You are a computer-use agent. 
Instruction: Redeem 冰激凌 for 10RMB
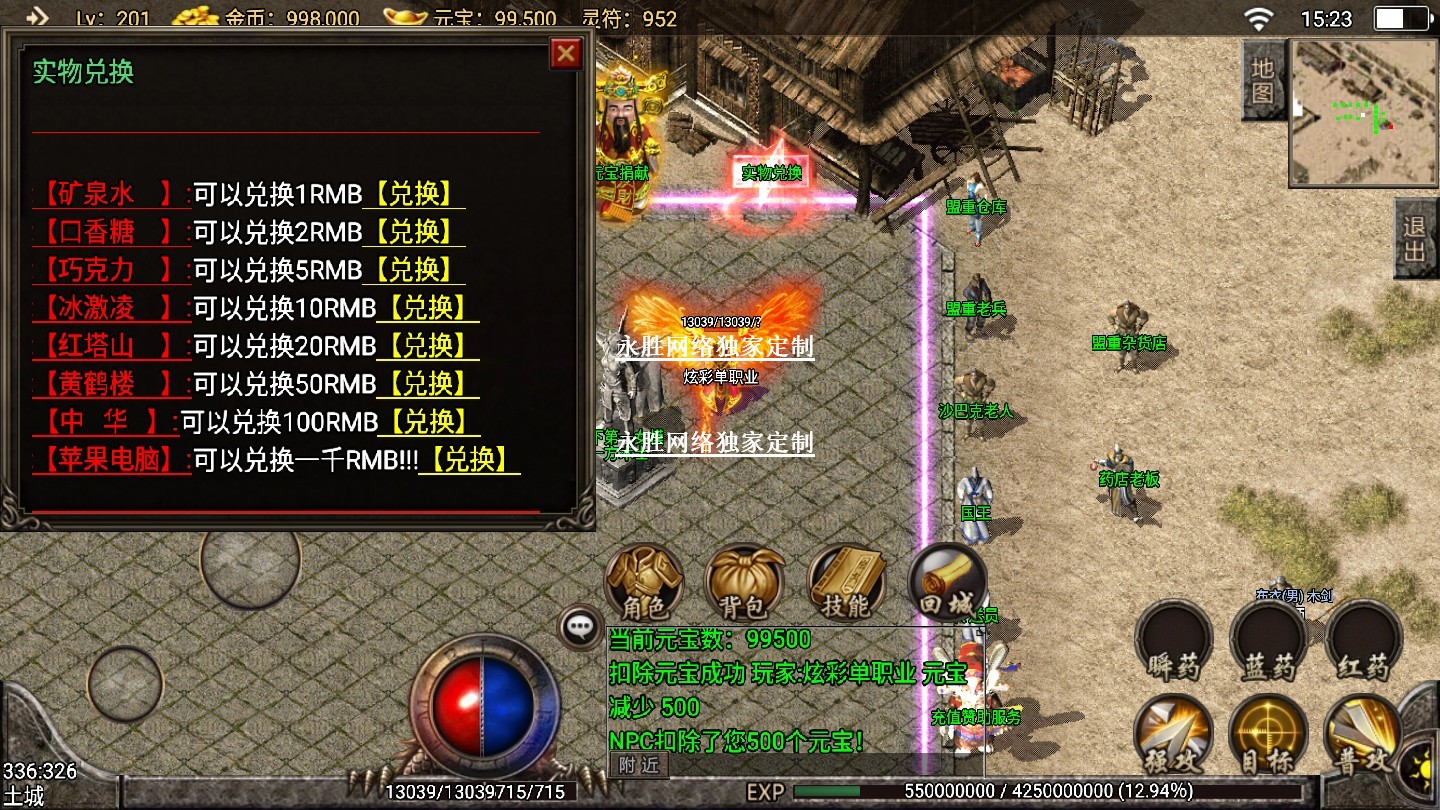click(428, 308)
